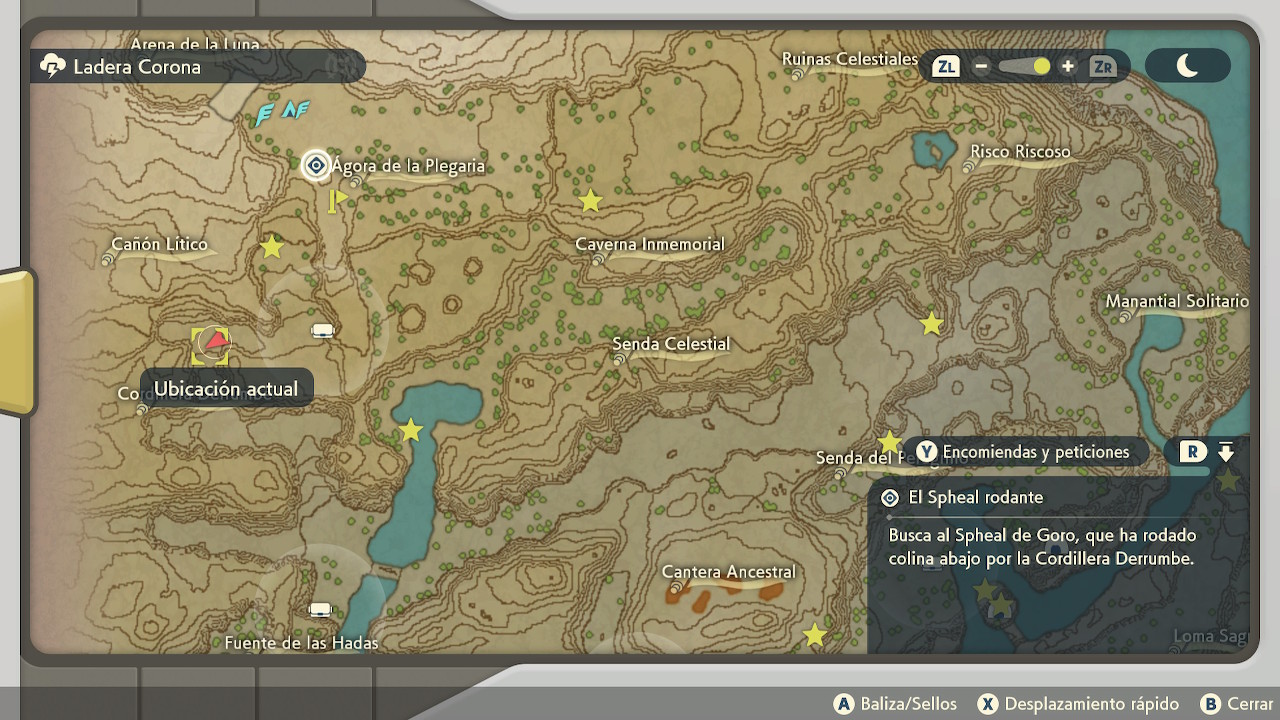
Task: Choose the base camp tent icon near Cañón Lítico
Action: click(x=322, y=331)
